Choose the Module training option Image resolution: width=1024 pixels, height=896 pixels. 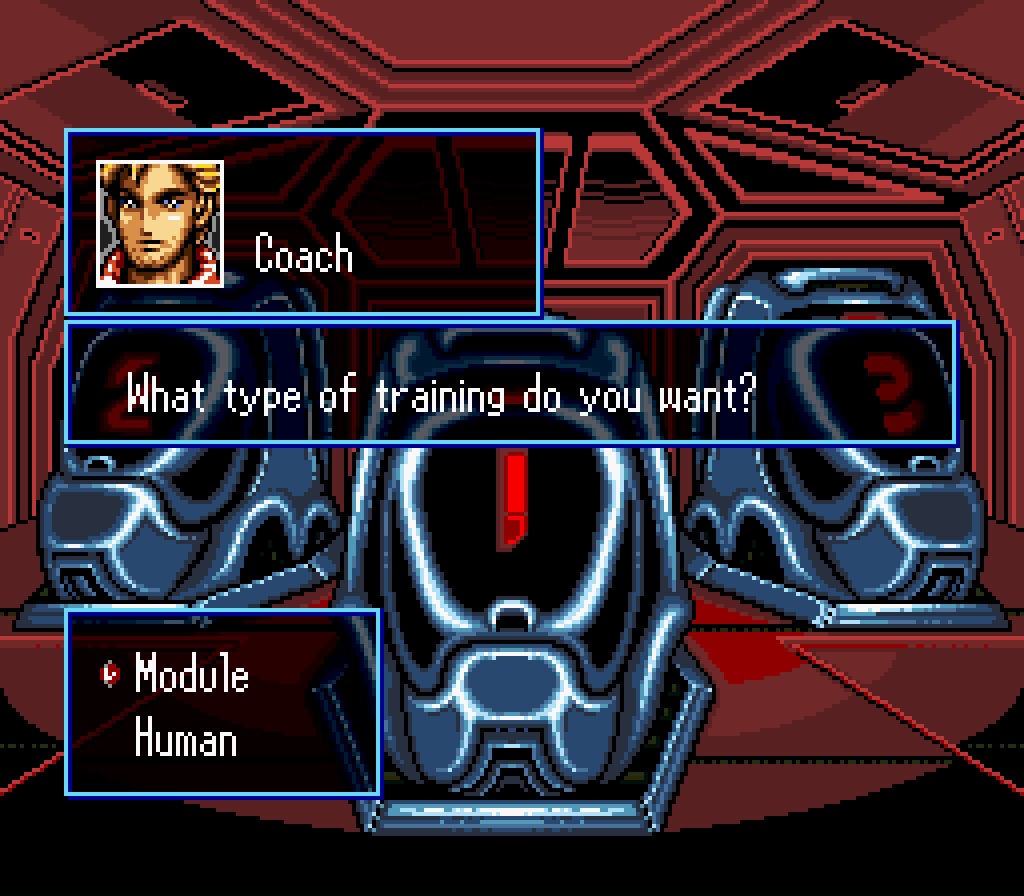[191, 675]
